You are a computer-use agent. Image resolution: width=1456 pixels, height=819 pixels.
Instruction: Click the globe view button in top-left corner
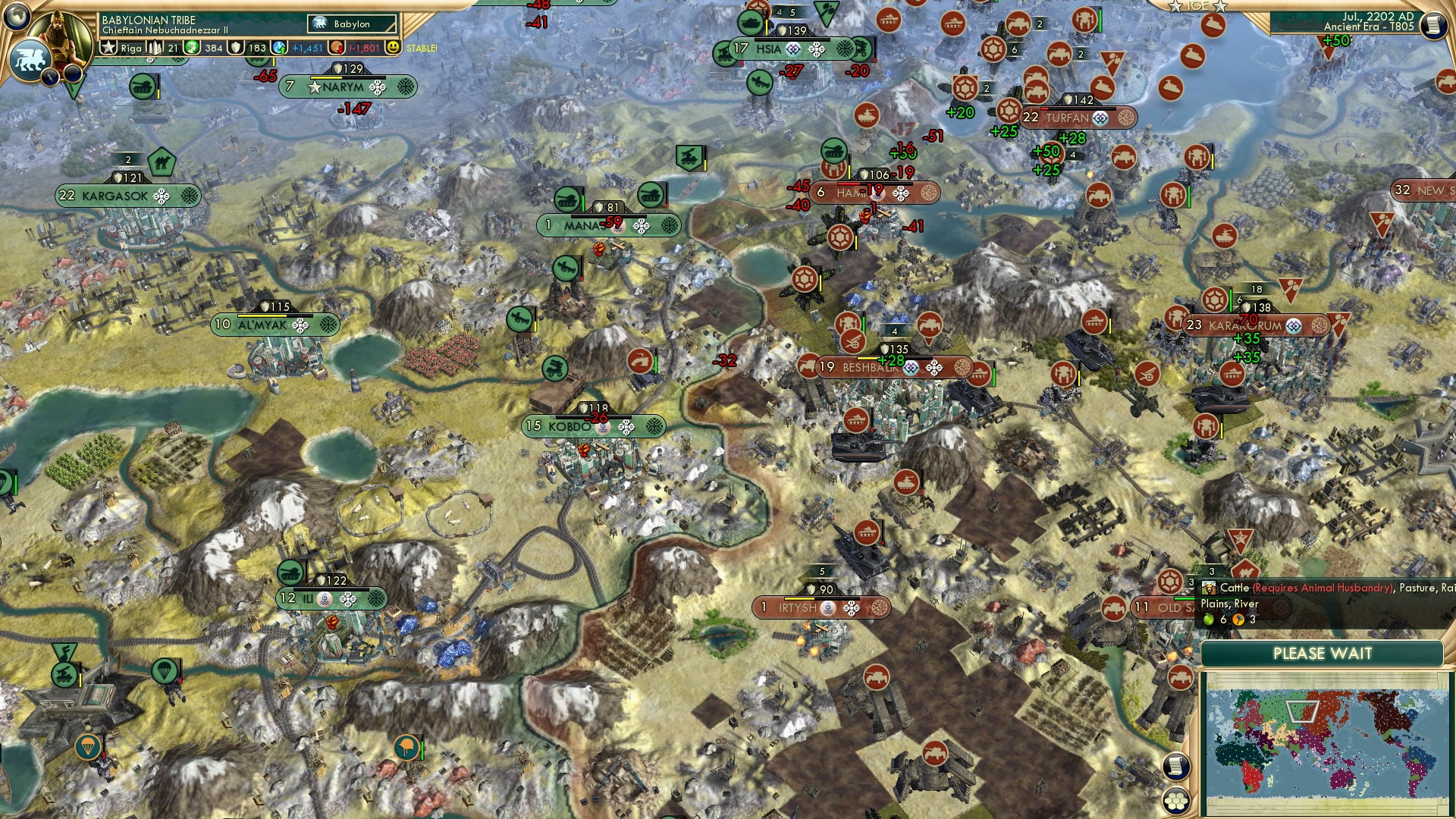point(18,17)
